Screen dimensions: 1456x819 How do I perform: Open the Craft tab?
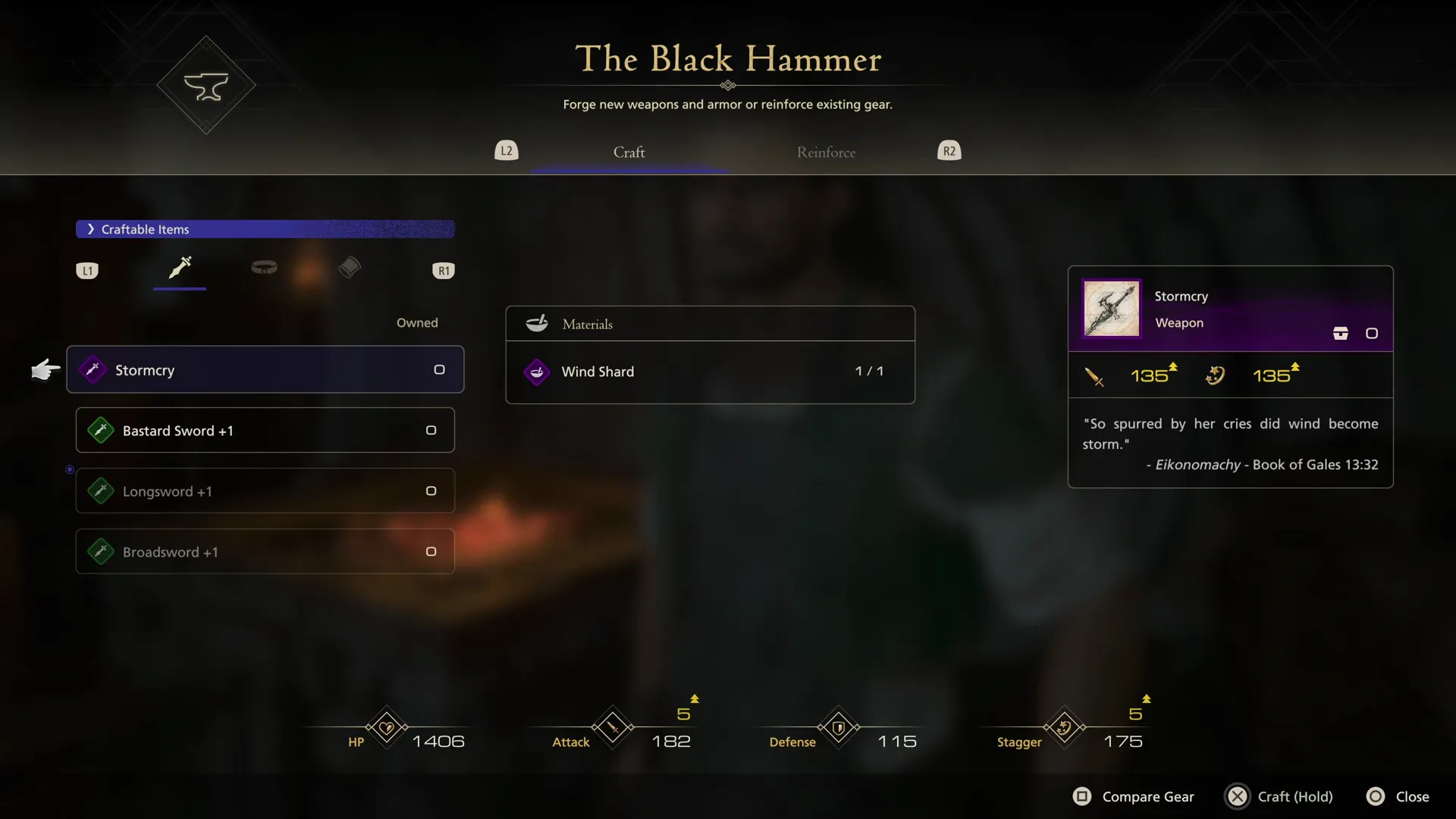pos(628,152)
